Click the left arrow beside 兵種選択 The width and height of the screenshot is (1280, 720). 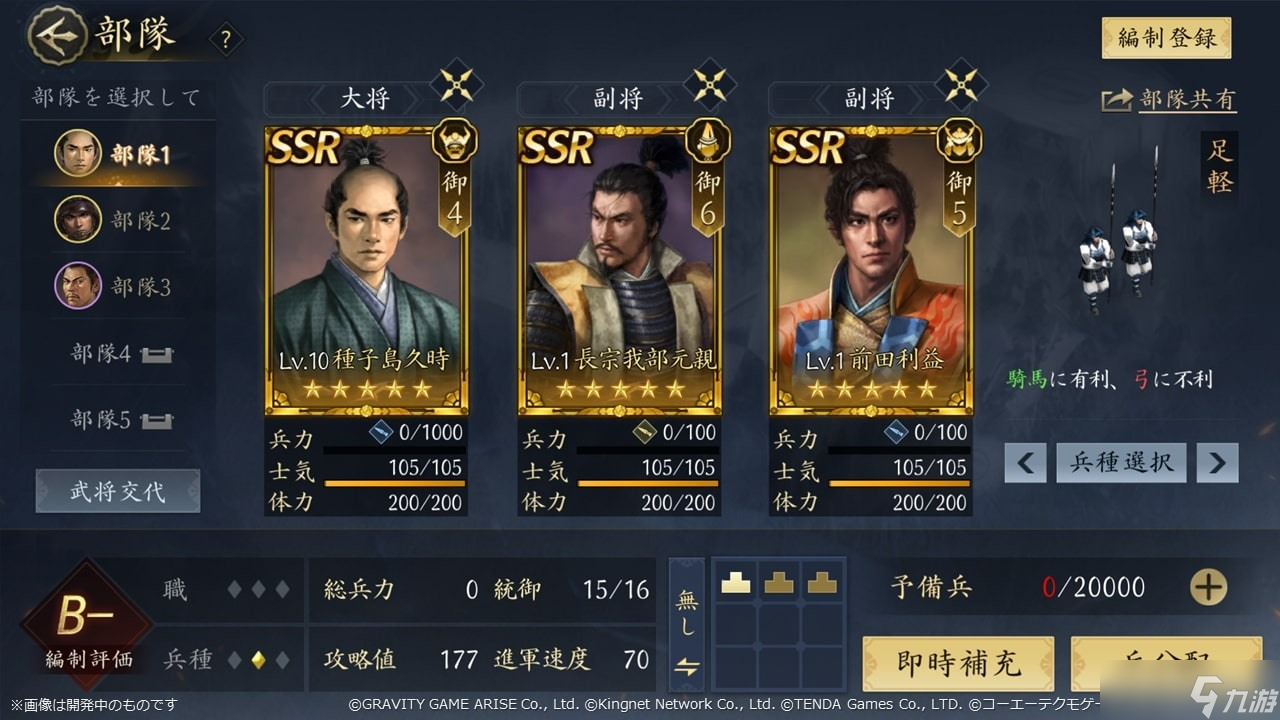pos(1024,462)
